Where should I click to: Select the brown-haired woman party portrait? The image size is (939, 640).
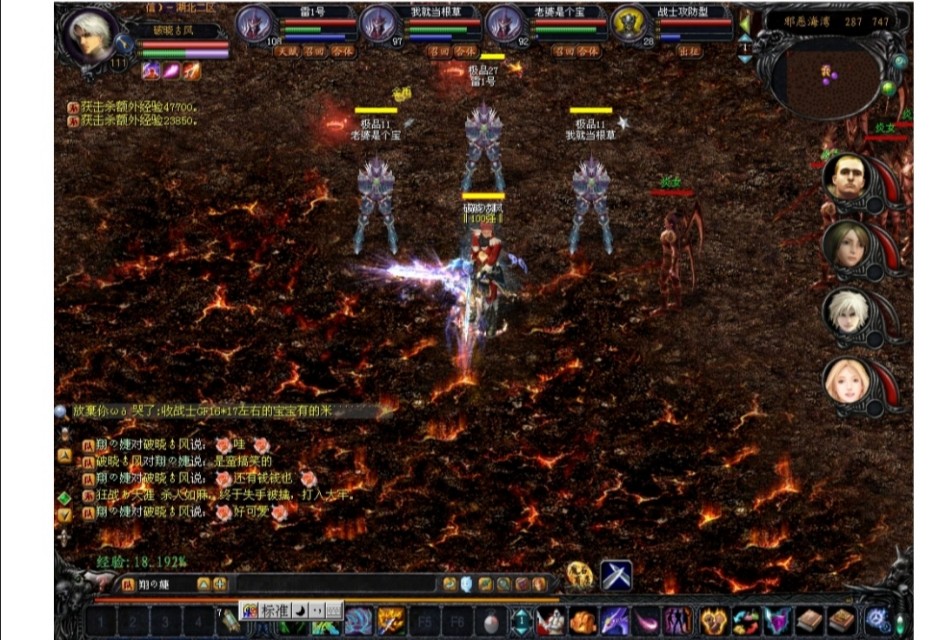[847, 243]
